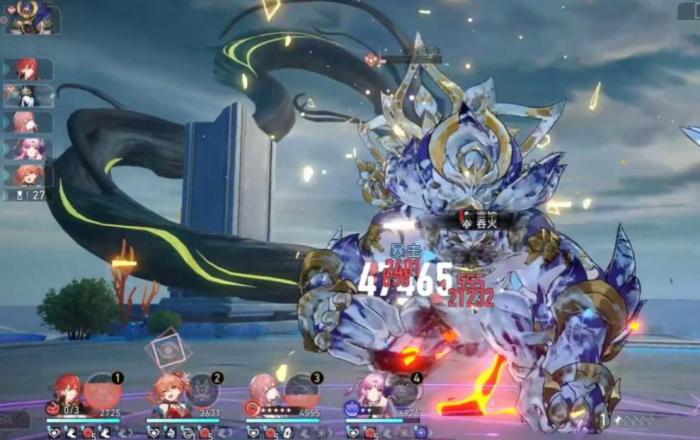Choose party member 2, the orange-haired girl

168,392
